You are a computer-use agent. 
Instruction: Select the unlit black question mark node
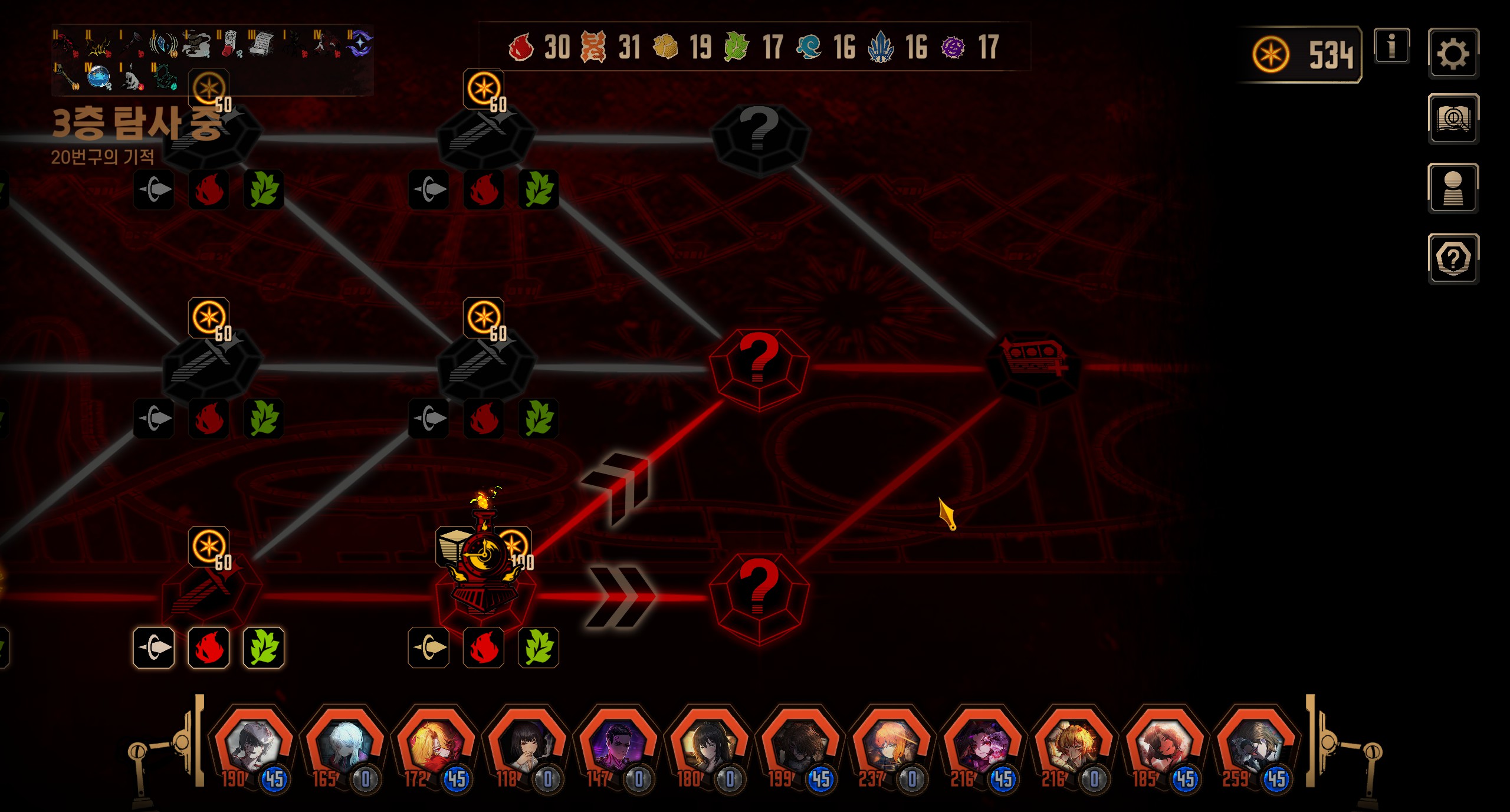click(760, 136)
